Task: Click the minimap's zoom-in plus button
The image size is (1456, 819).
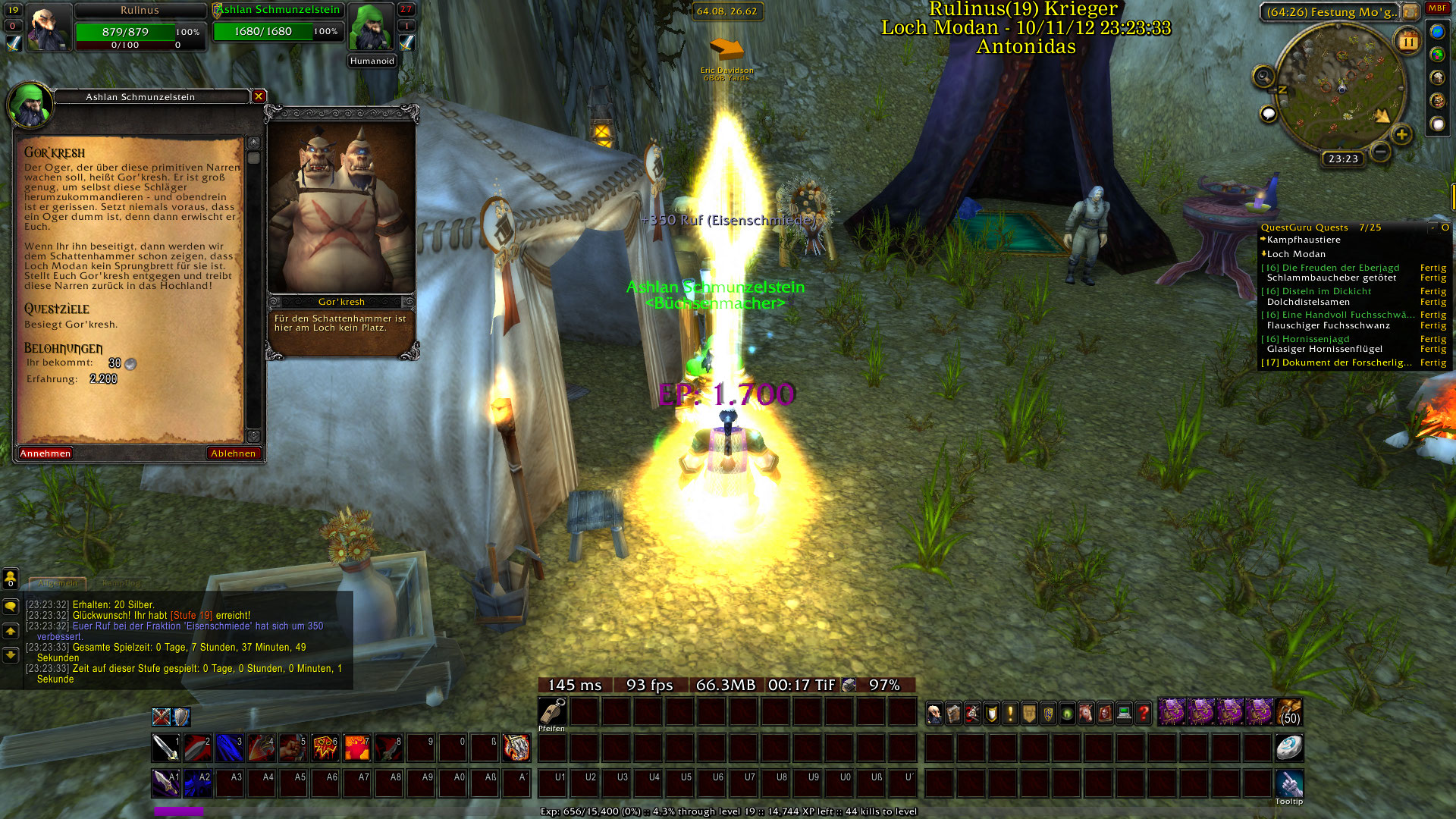Action: (1401, 135)
